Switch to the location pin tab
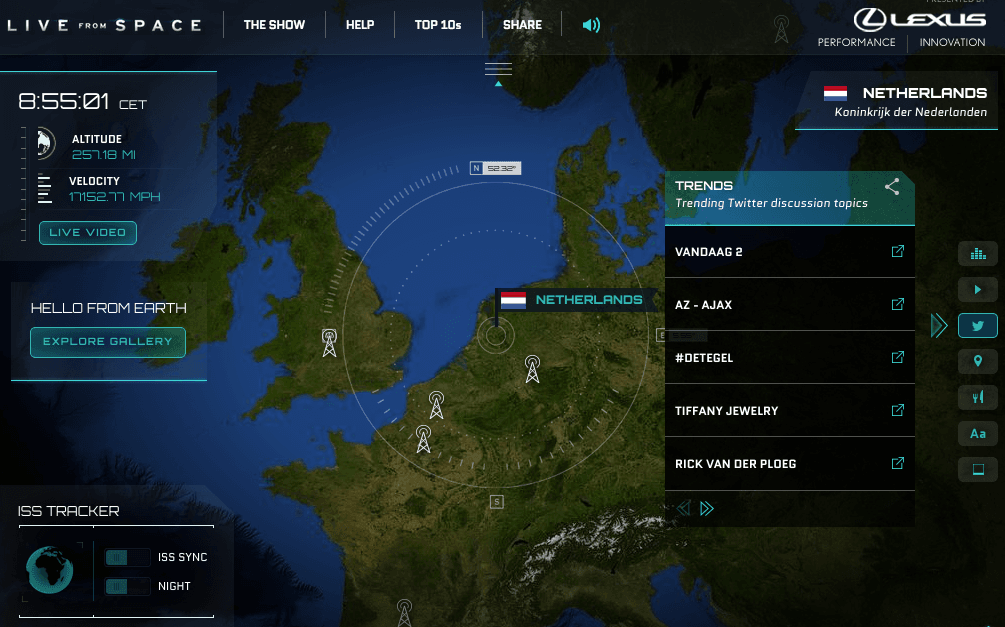Image resolution: width=1005 pixels, height=627 pixels. point(977,361)
